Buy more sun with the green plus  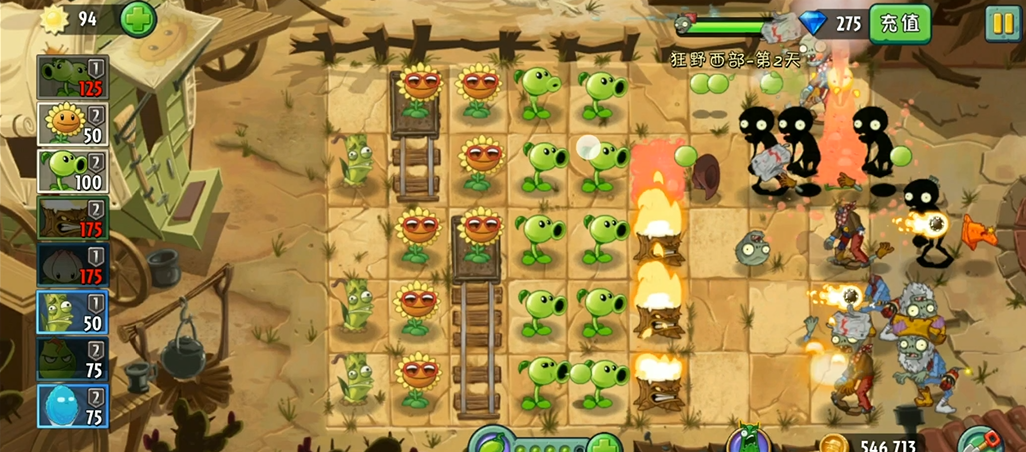point(137,18)
